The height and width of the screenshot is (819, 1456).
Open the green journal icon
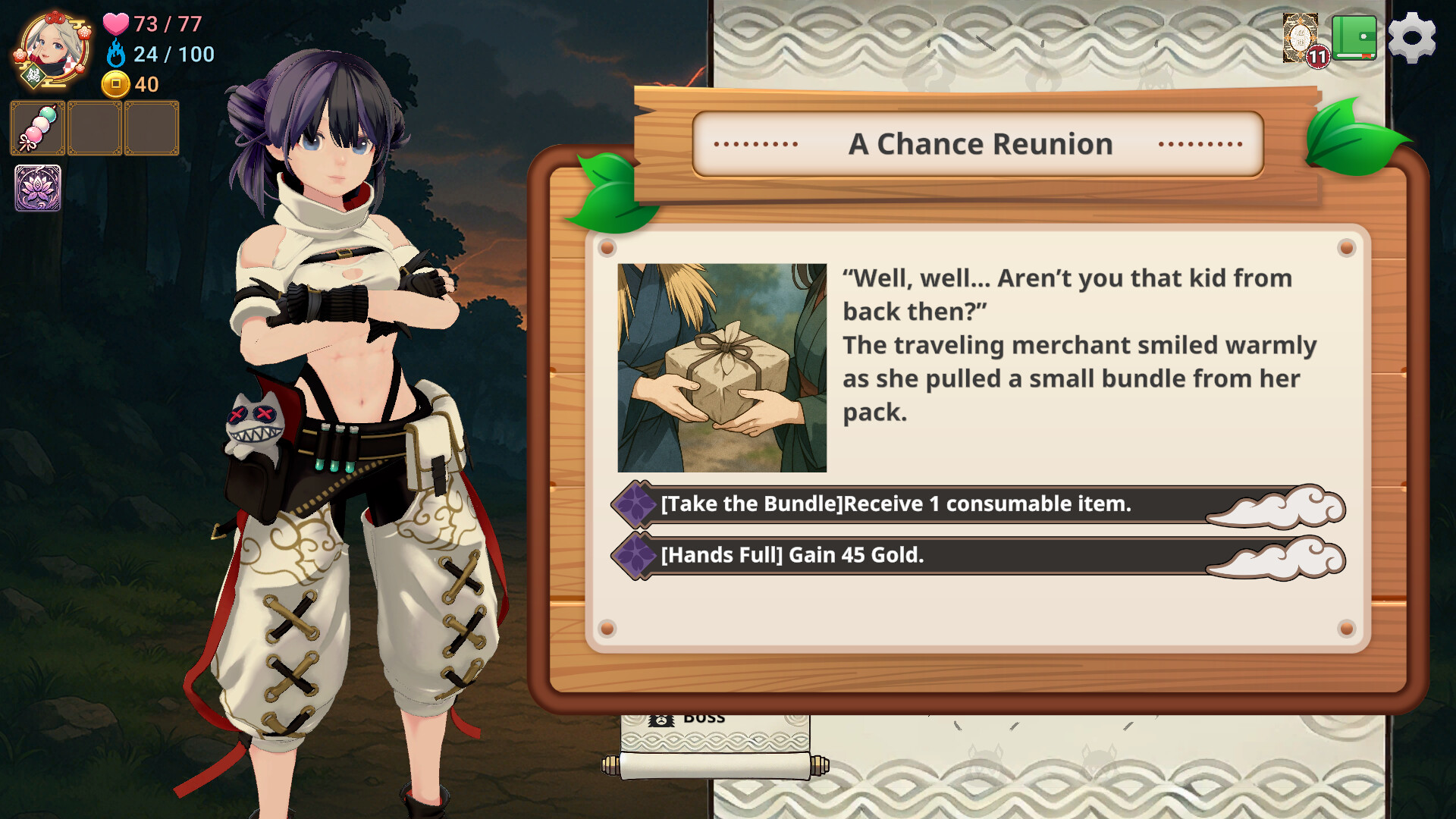(1354, 36)
